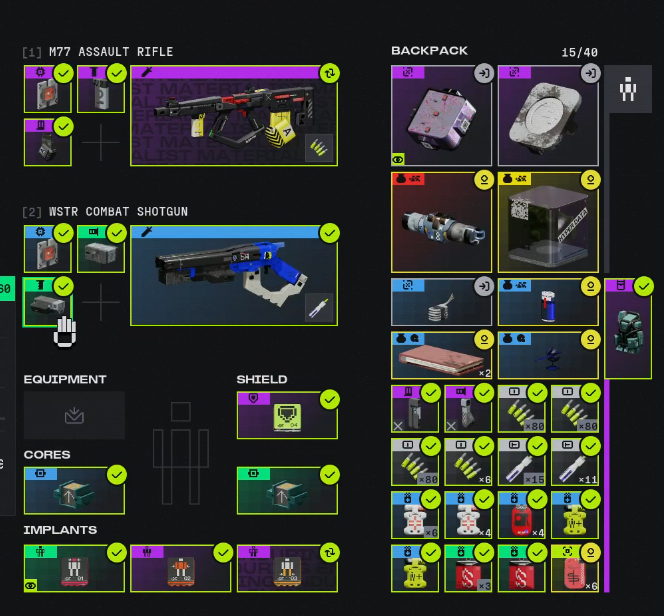
Task: Select the equipped Shield item slot
Action: click(x=287, y=415)
